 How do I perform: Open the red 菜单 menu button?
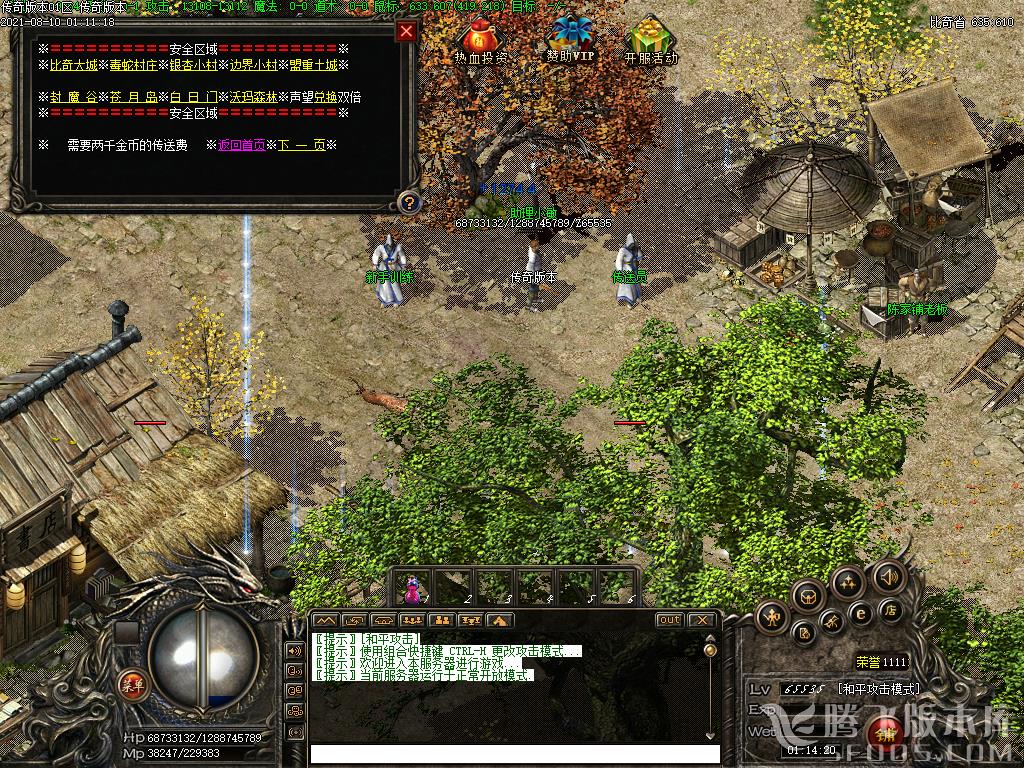(132, 685)
